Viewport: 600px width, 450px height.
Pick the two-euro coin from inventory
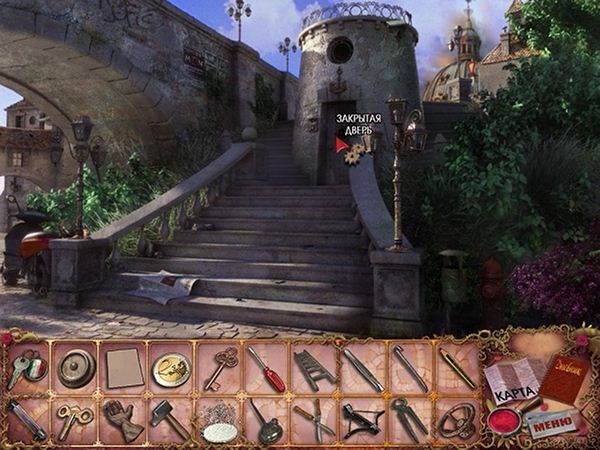click(x=170, y=369)
